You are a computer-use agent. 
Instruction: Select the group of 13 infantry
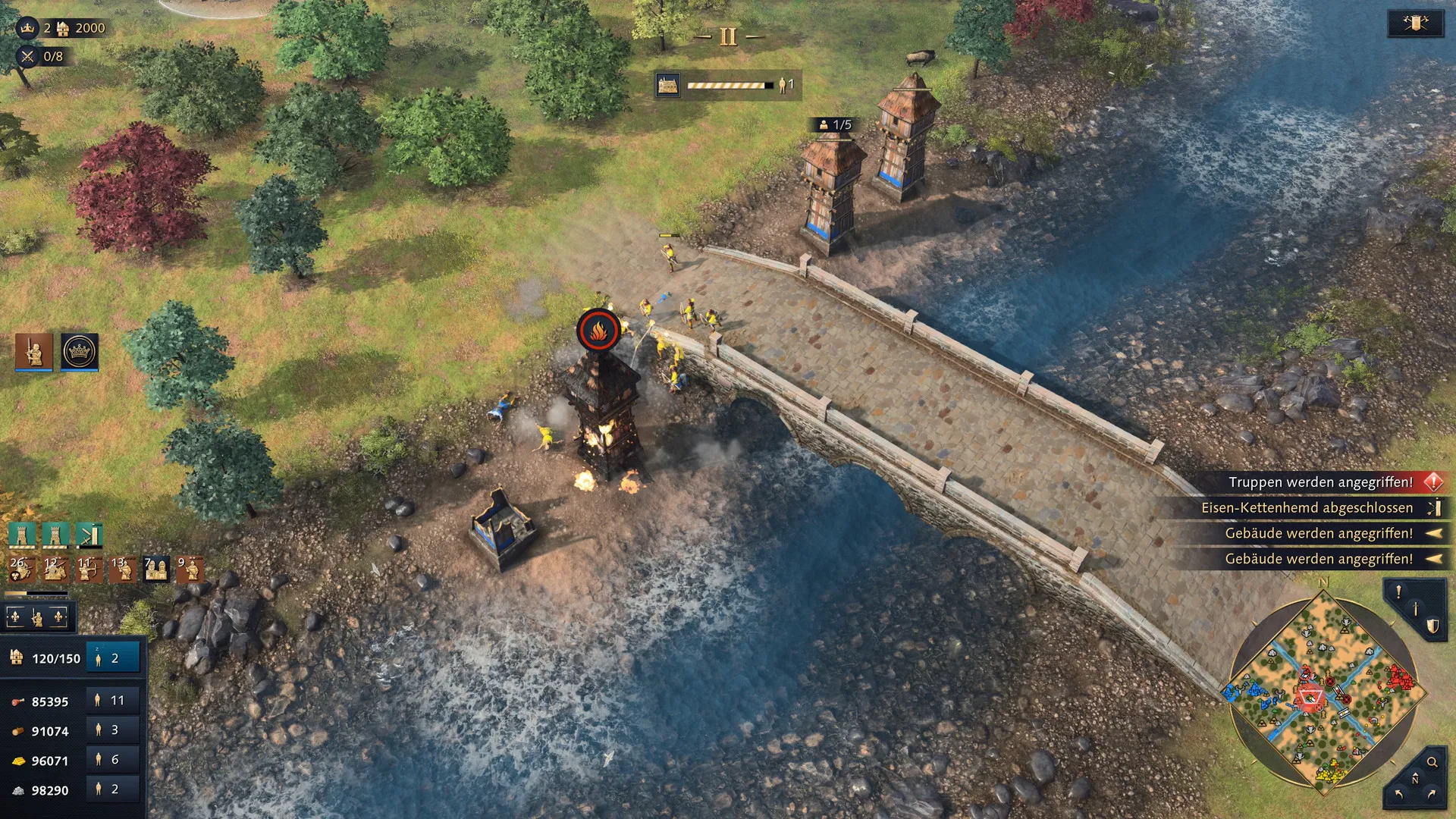(122, 568)
